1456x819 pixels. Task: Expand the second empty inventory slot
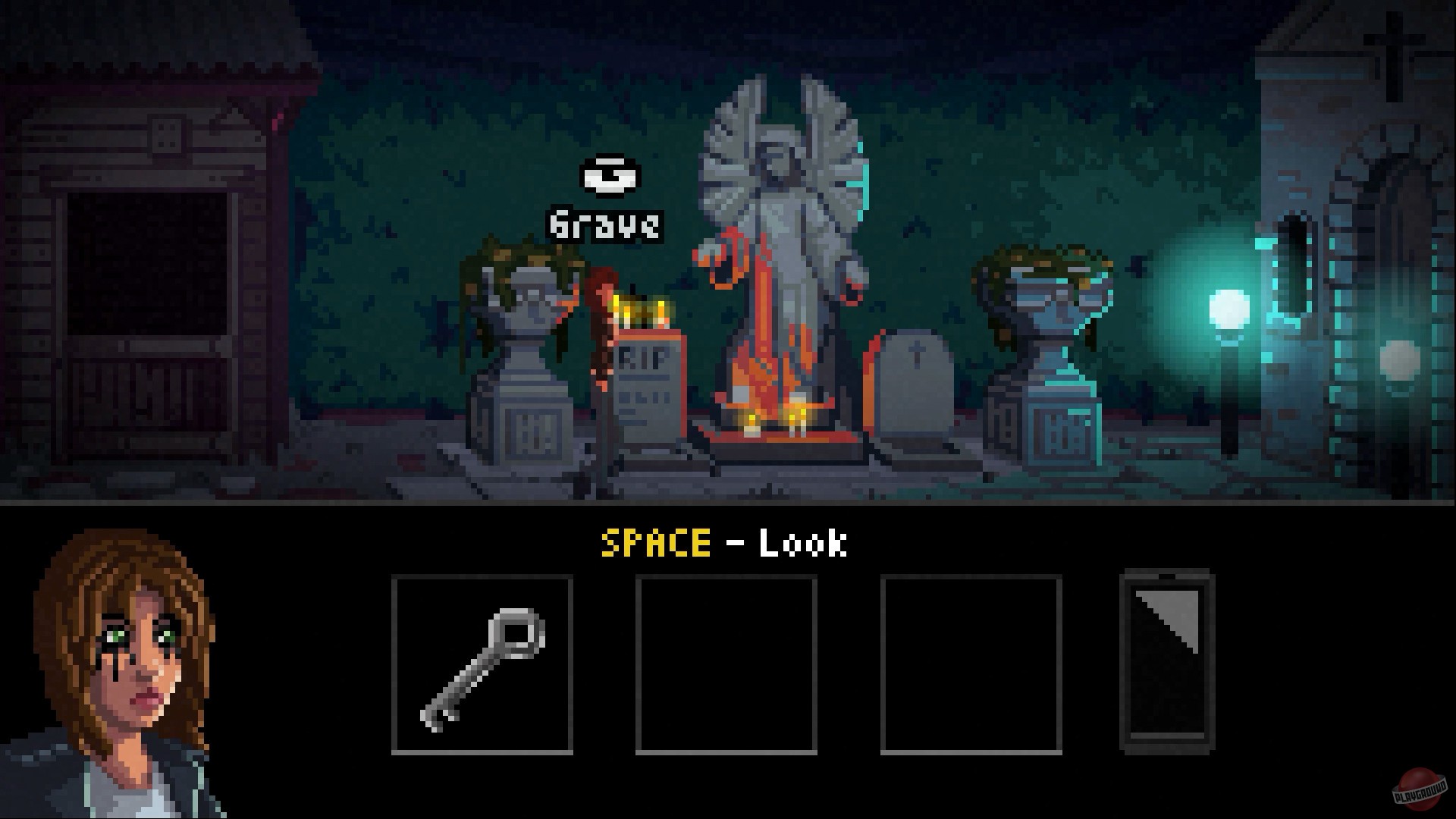click(725, 665)
